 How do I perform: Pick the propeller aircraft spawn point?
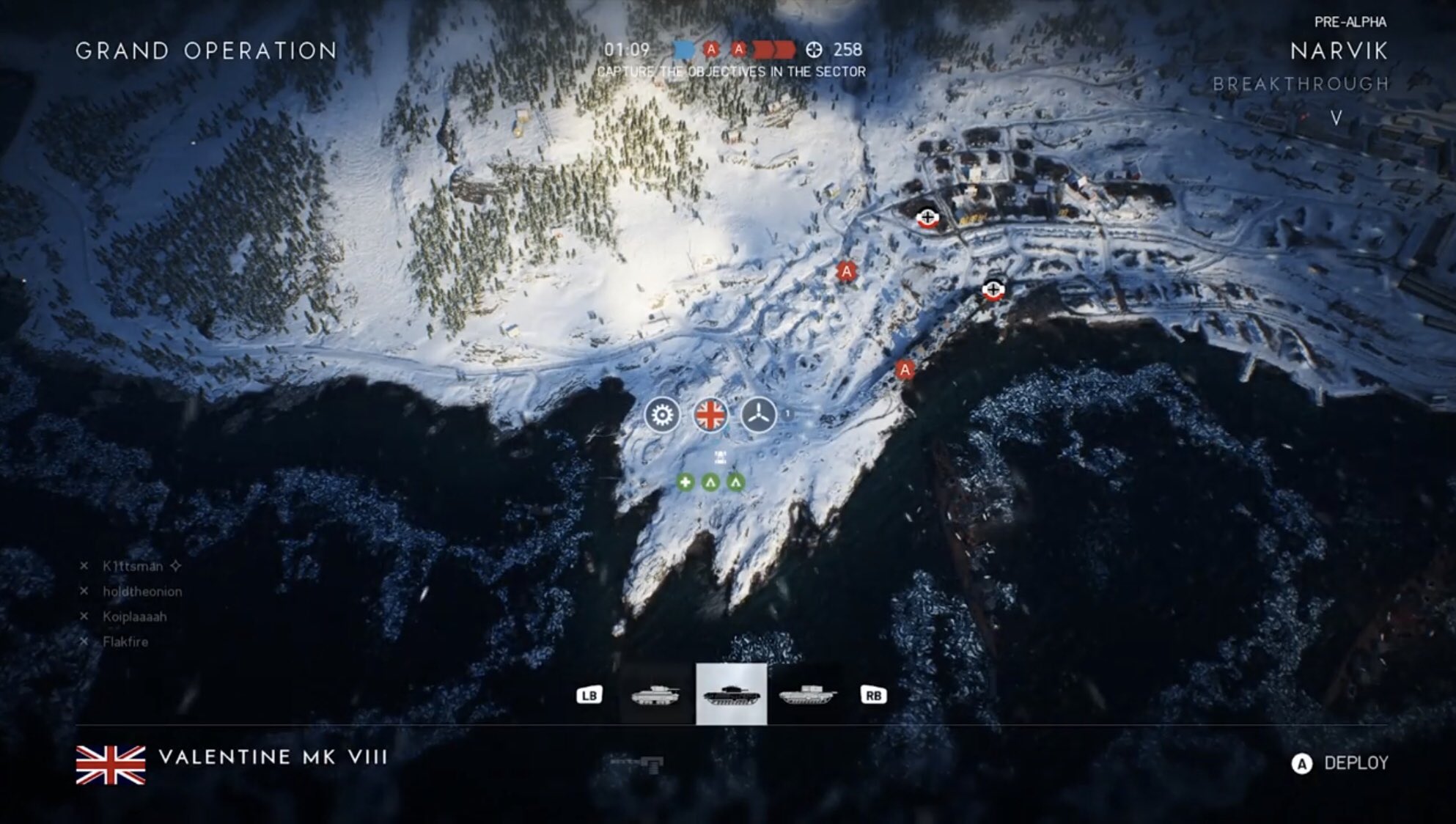coord(758,415)
